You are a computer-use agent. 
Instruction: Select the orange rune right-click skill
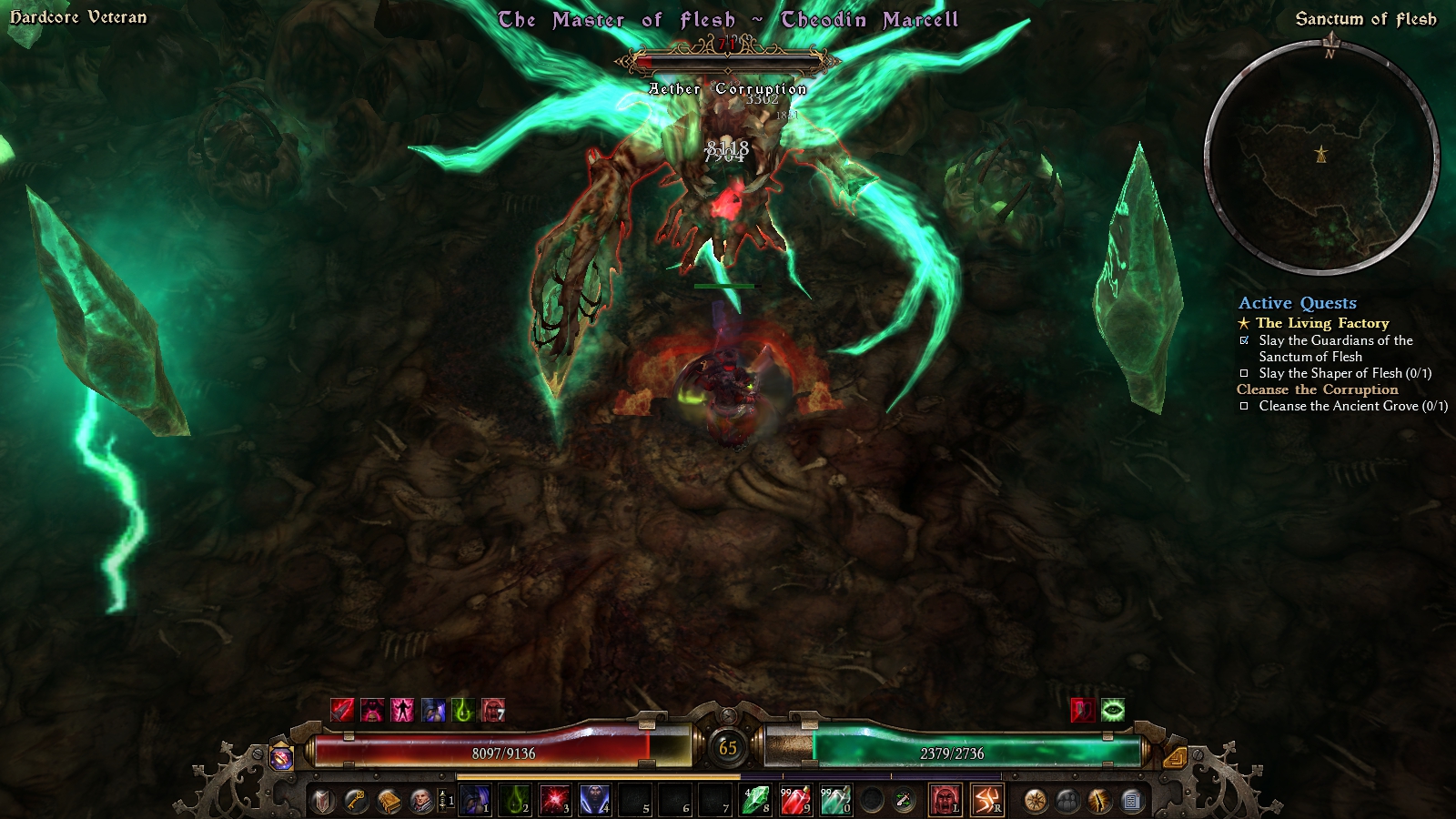coord(986,801)
